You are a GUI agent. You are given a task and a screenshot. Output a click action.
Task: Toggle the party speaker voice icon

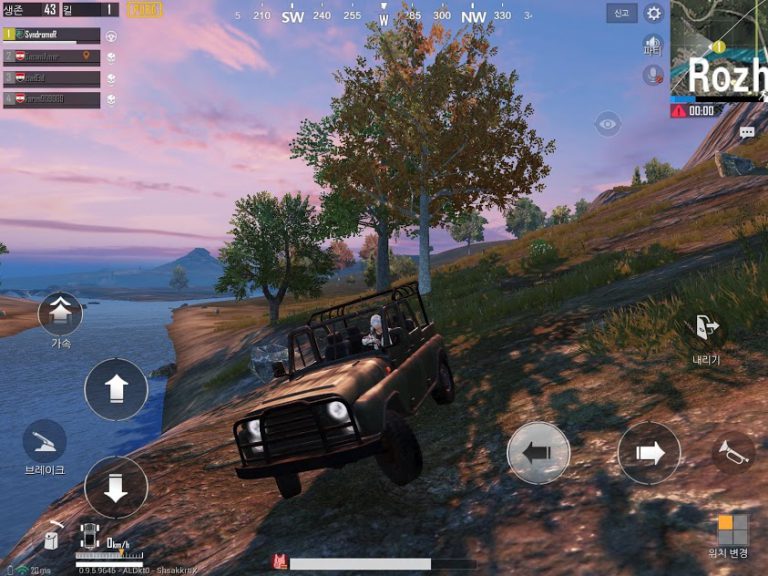coord(653,45)
